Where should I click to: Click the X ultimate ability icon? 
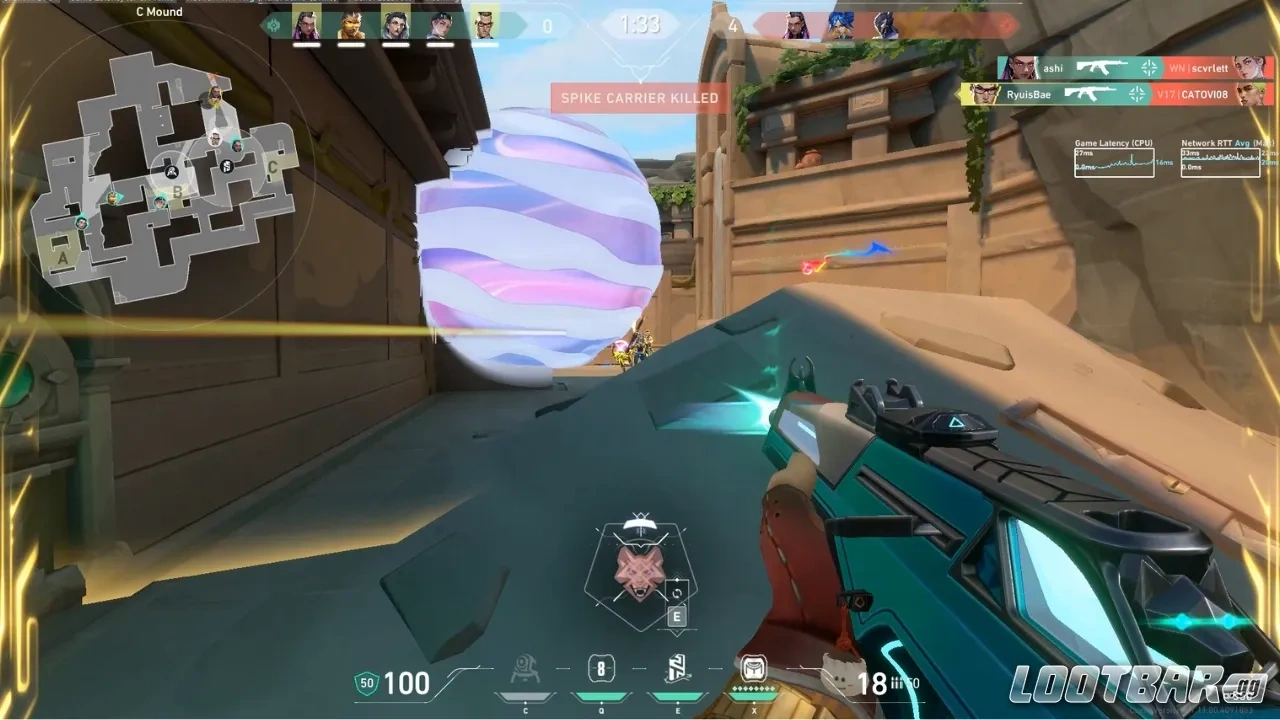click(x=753, y=672)
